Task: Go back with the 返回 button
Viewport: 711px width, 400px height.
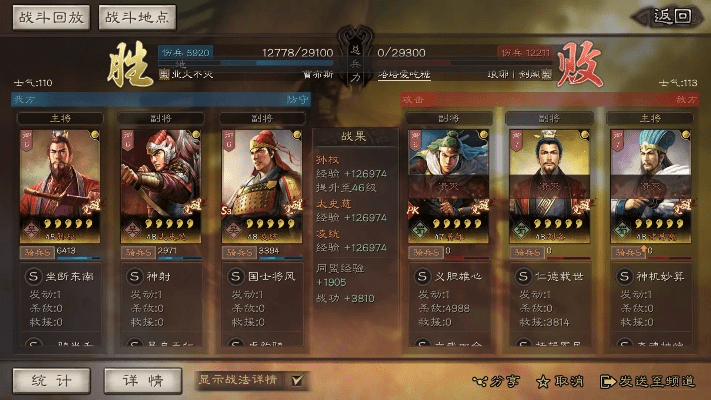Action: pos(664,16)
